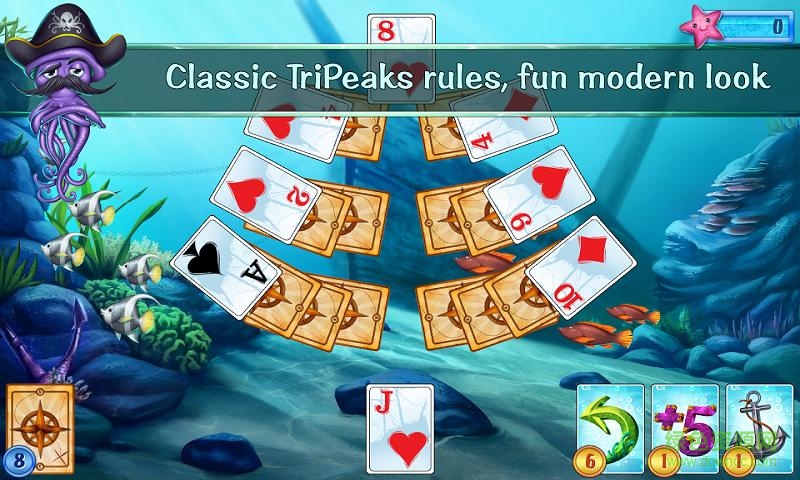Draw a card from the compass stock deck

(40, 420)
